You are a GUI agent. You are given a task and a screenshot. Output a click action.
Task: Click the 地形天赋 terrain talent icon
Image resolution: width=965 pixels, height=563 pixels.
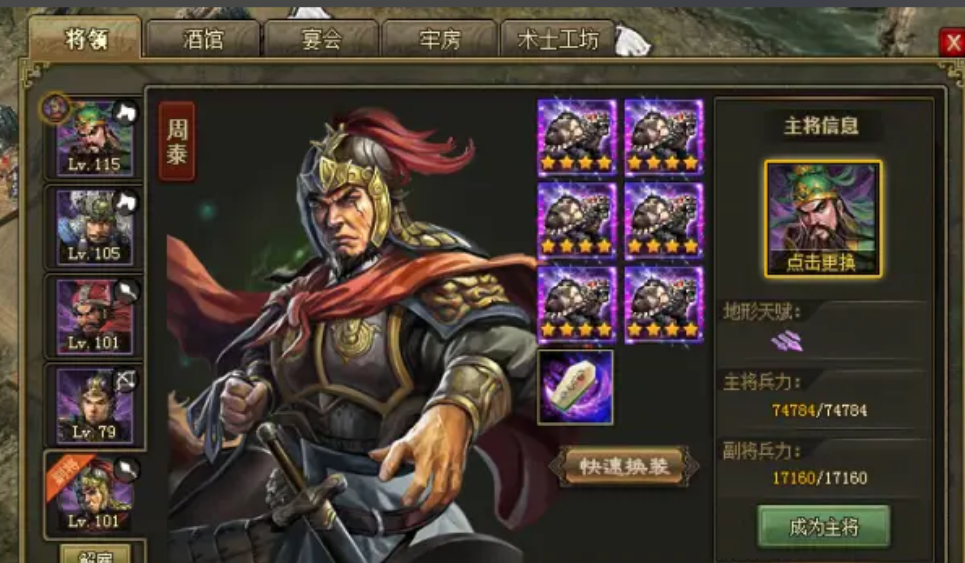click(787, 341)
